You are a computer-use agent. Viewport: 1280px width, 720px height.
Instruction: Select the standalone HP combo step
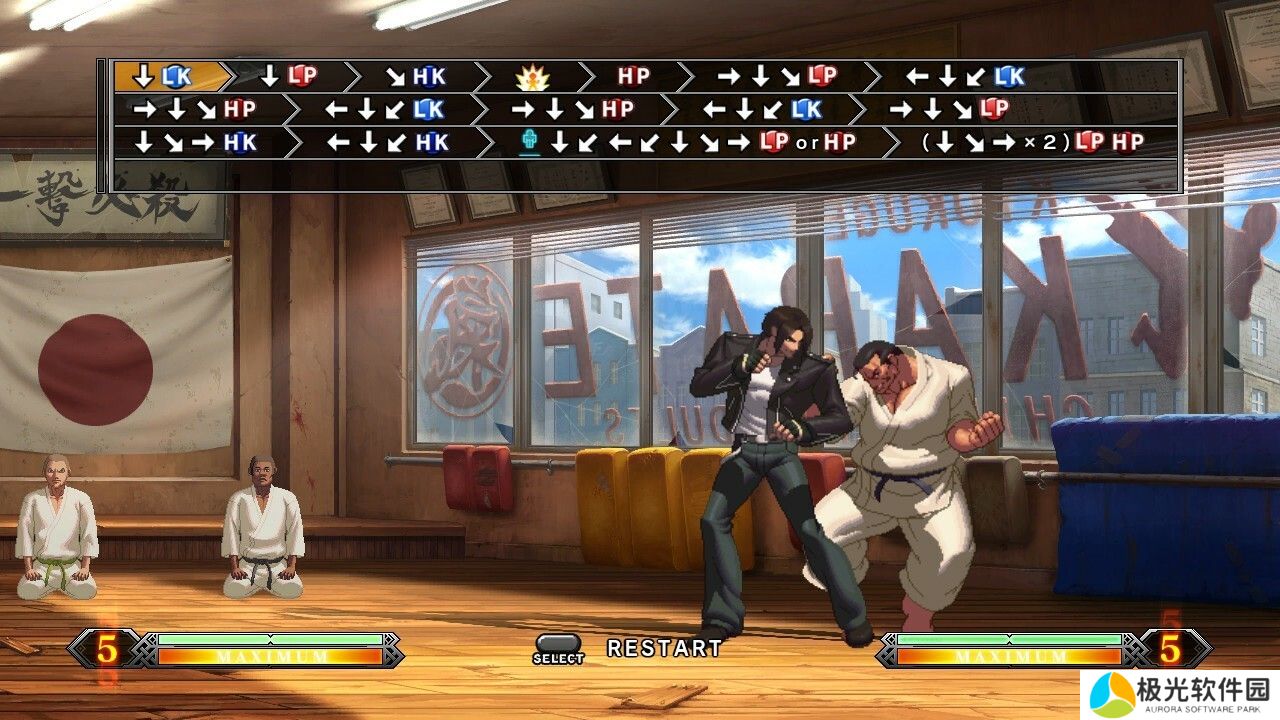coord(633,76)
